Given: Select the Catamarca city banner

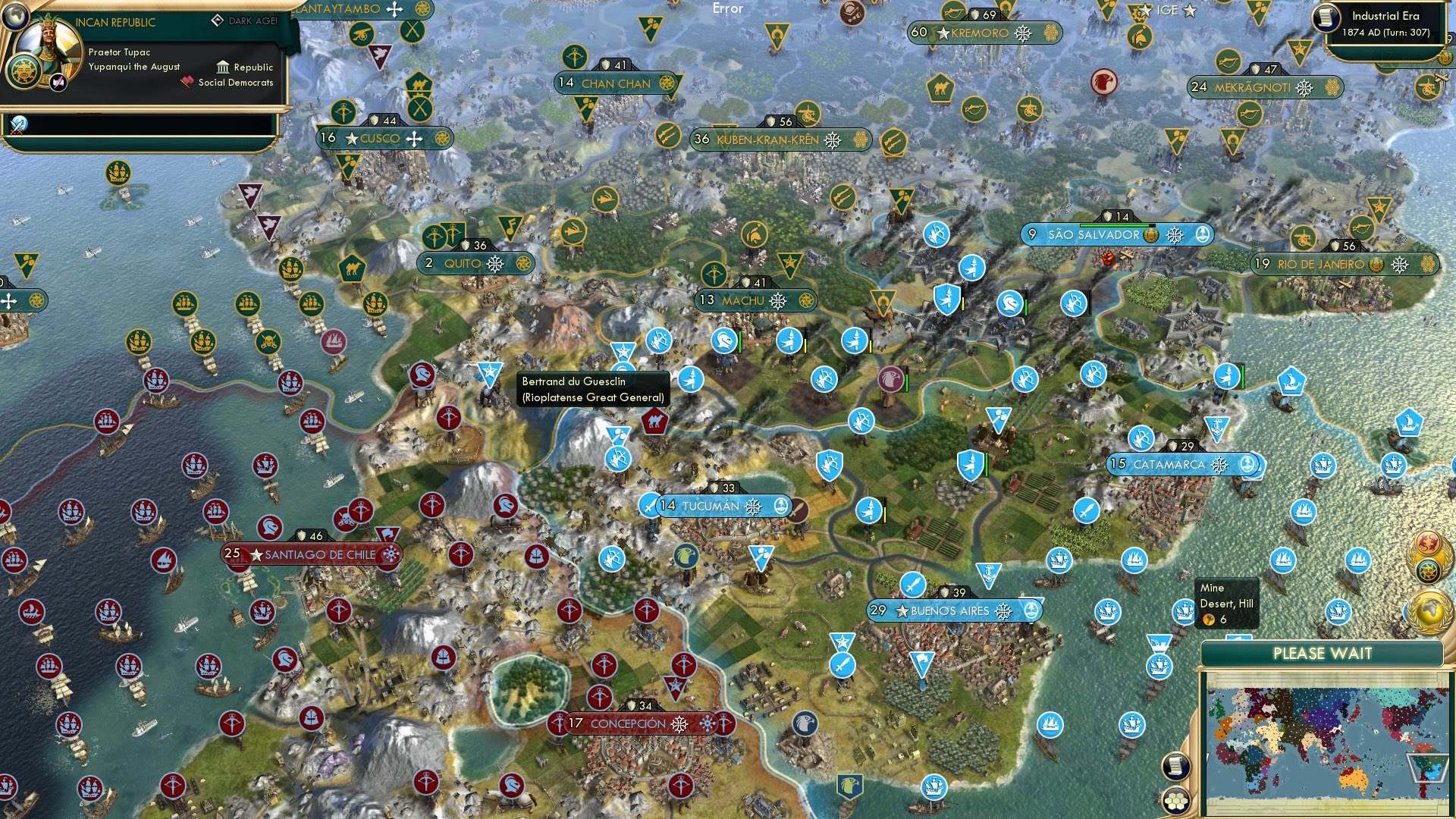Looking at the screenshot, I should click(x=1169, y=464).
